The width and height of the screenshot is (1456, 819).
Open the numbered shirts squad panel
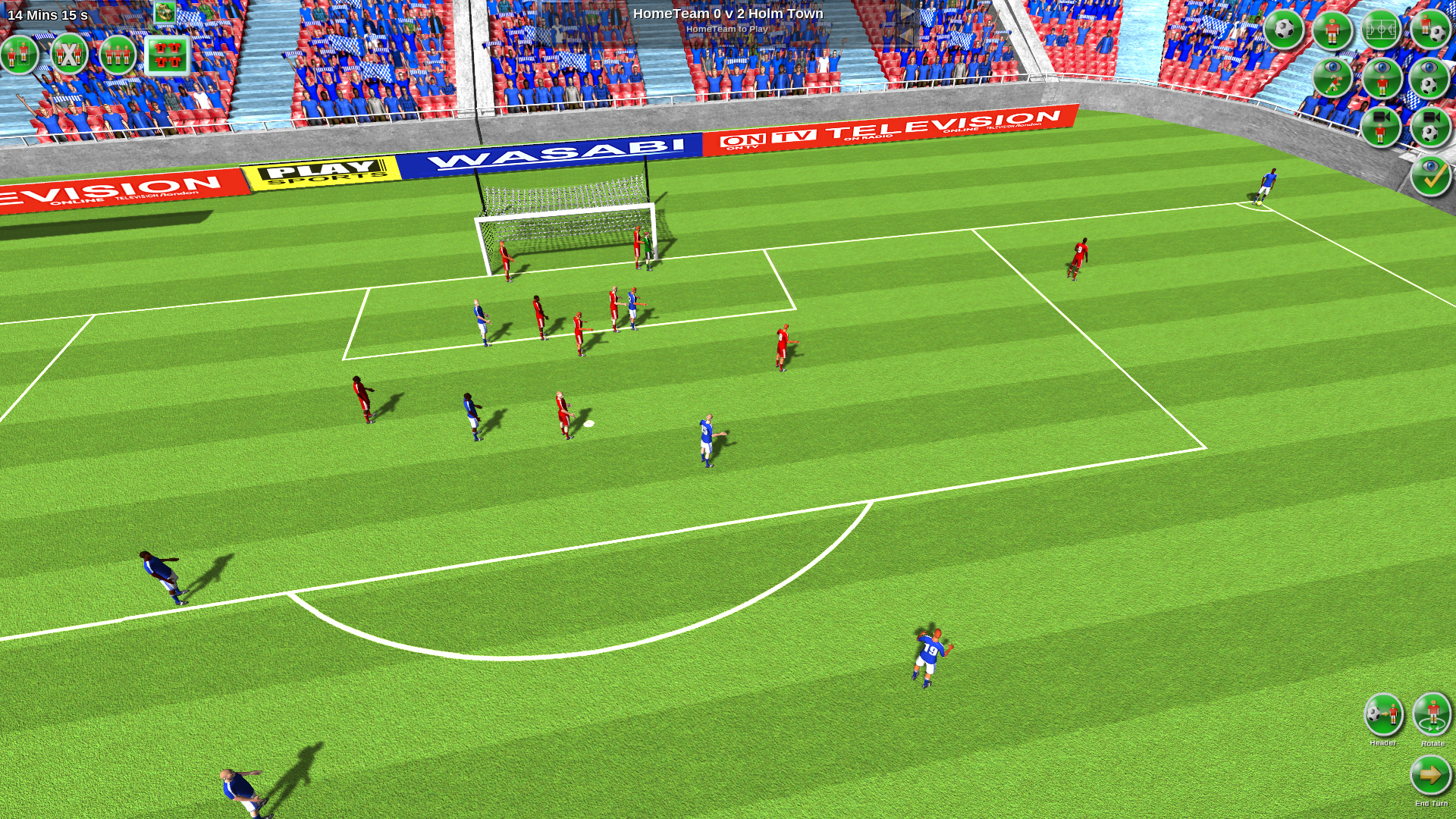coord(167,55)
